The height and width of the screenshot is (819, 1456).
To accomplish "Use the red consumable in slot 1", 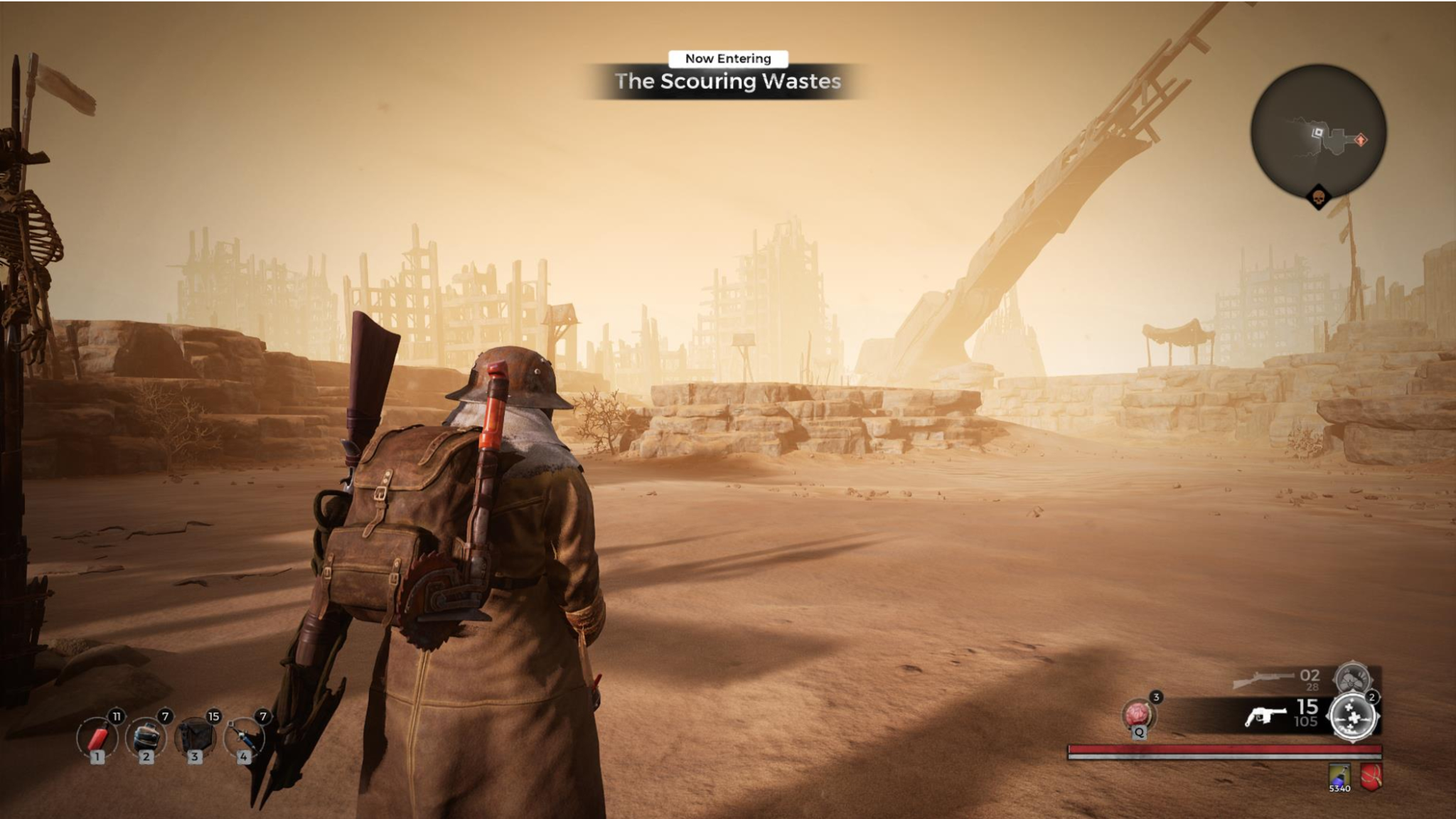I will tap(97, 738).
